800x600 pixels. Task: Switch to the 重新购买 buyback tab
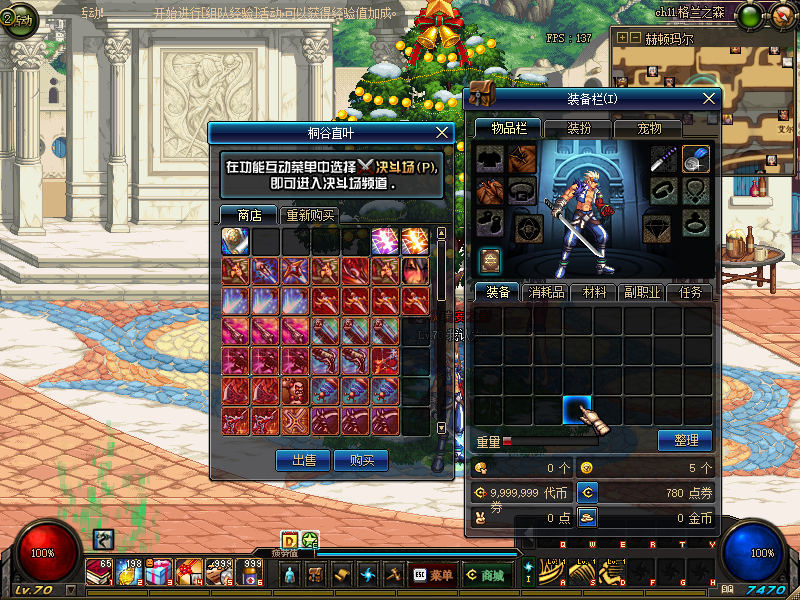(x=311, y=215)
